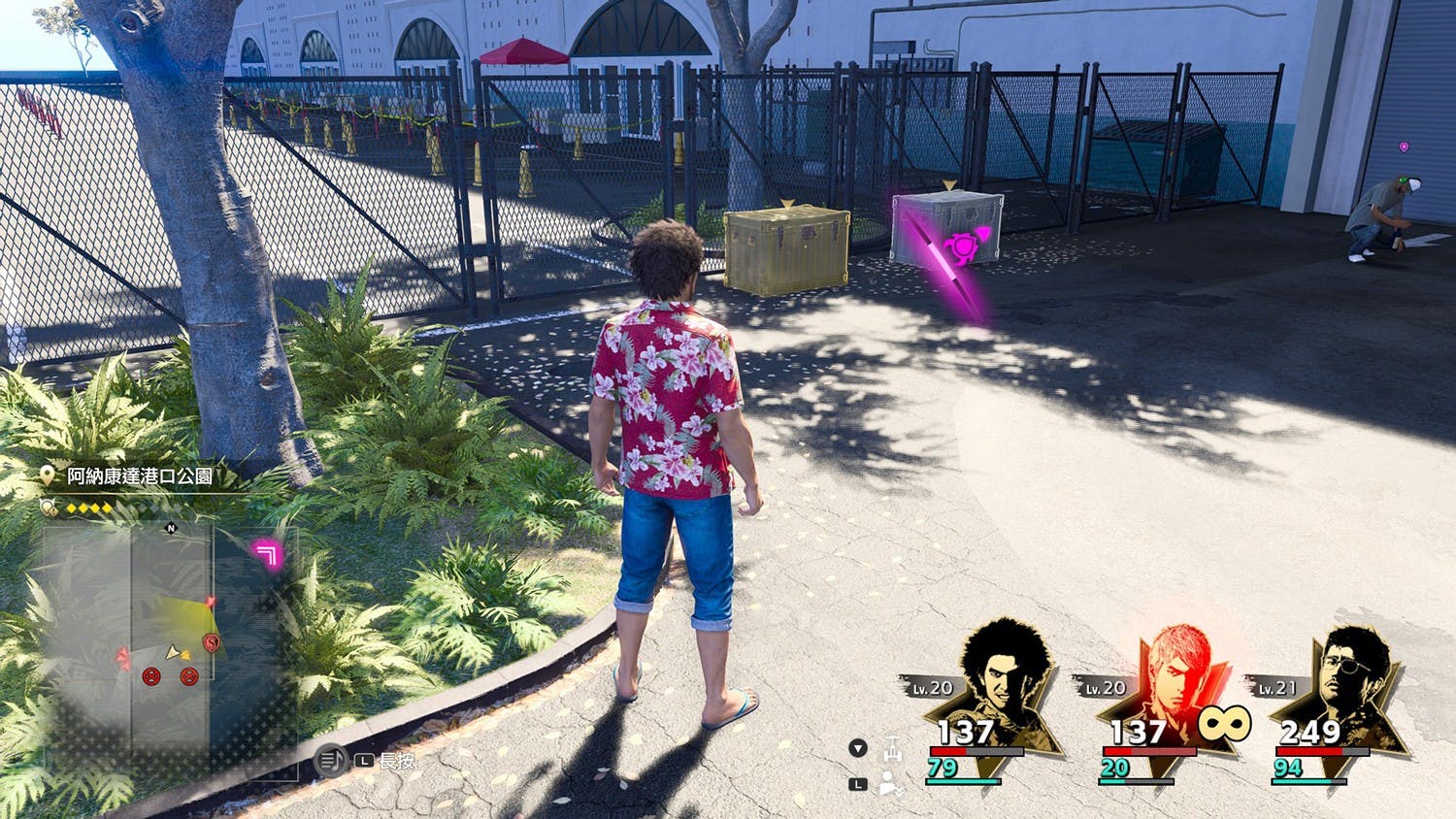This screenshot has width=1456, height=819.
Task: Select the red S marker on the minimap
Action: (211, 642)
